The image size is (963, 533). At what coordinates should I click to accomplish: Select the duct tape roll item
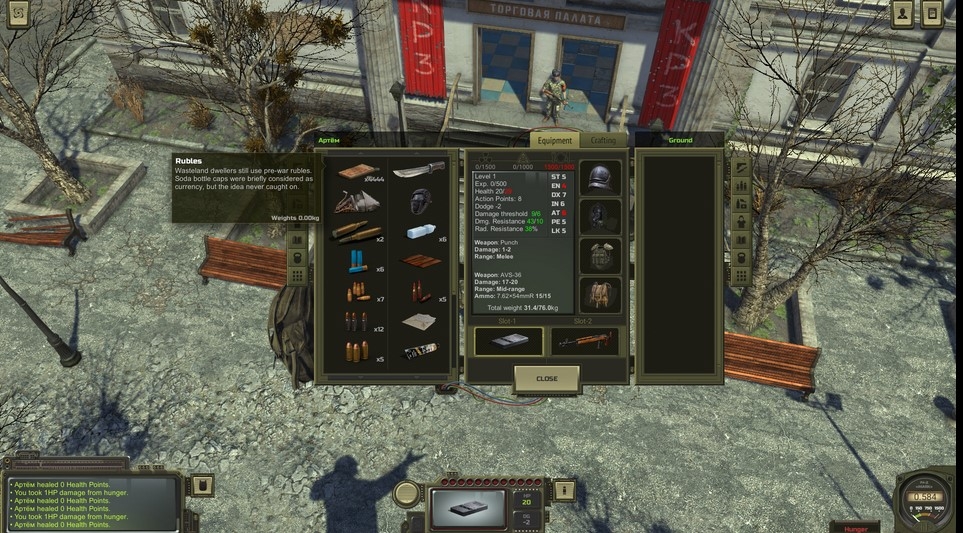coord(419,351)
